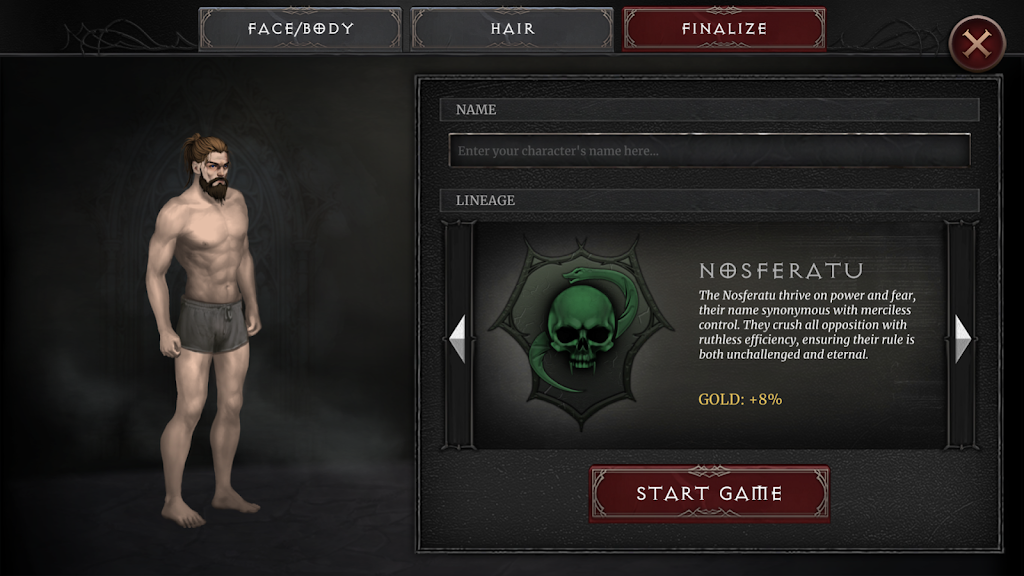Switch to the Face/Body tab
This screenshot has height=576, width=1024.
tap(300, 29)
